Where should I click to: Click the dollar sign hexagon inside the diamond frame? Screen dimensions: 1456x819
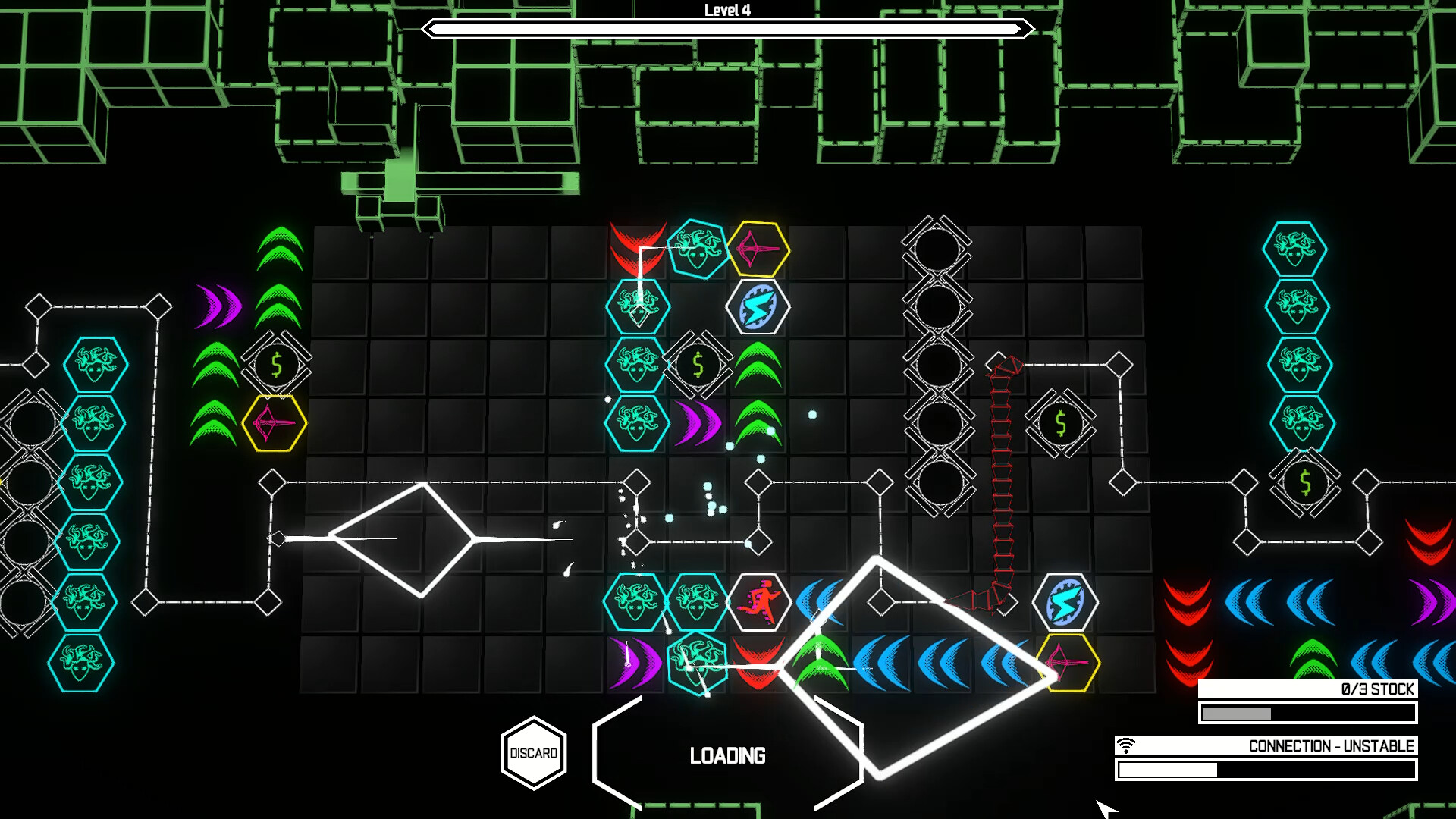tap(697, 366)
